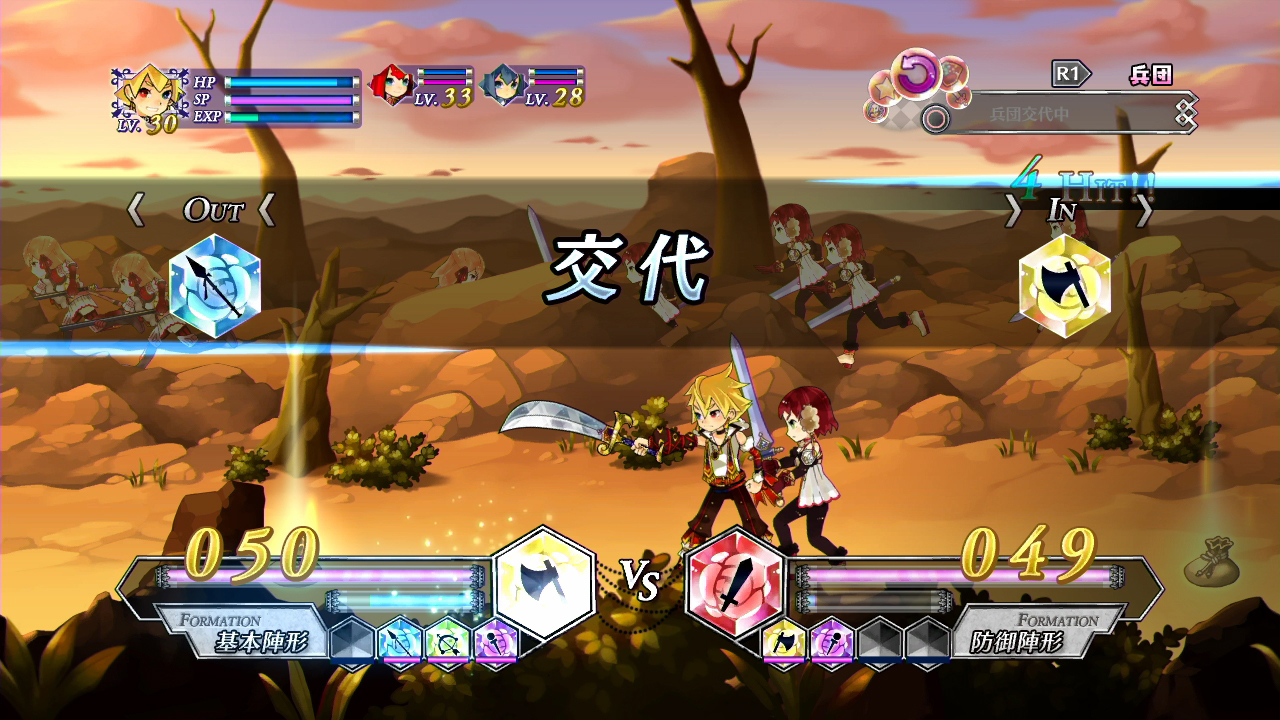
Task: Toggle the microphone unit hexagon in the right formation
Action: pos(831,640)
